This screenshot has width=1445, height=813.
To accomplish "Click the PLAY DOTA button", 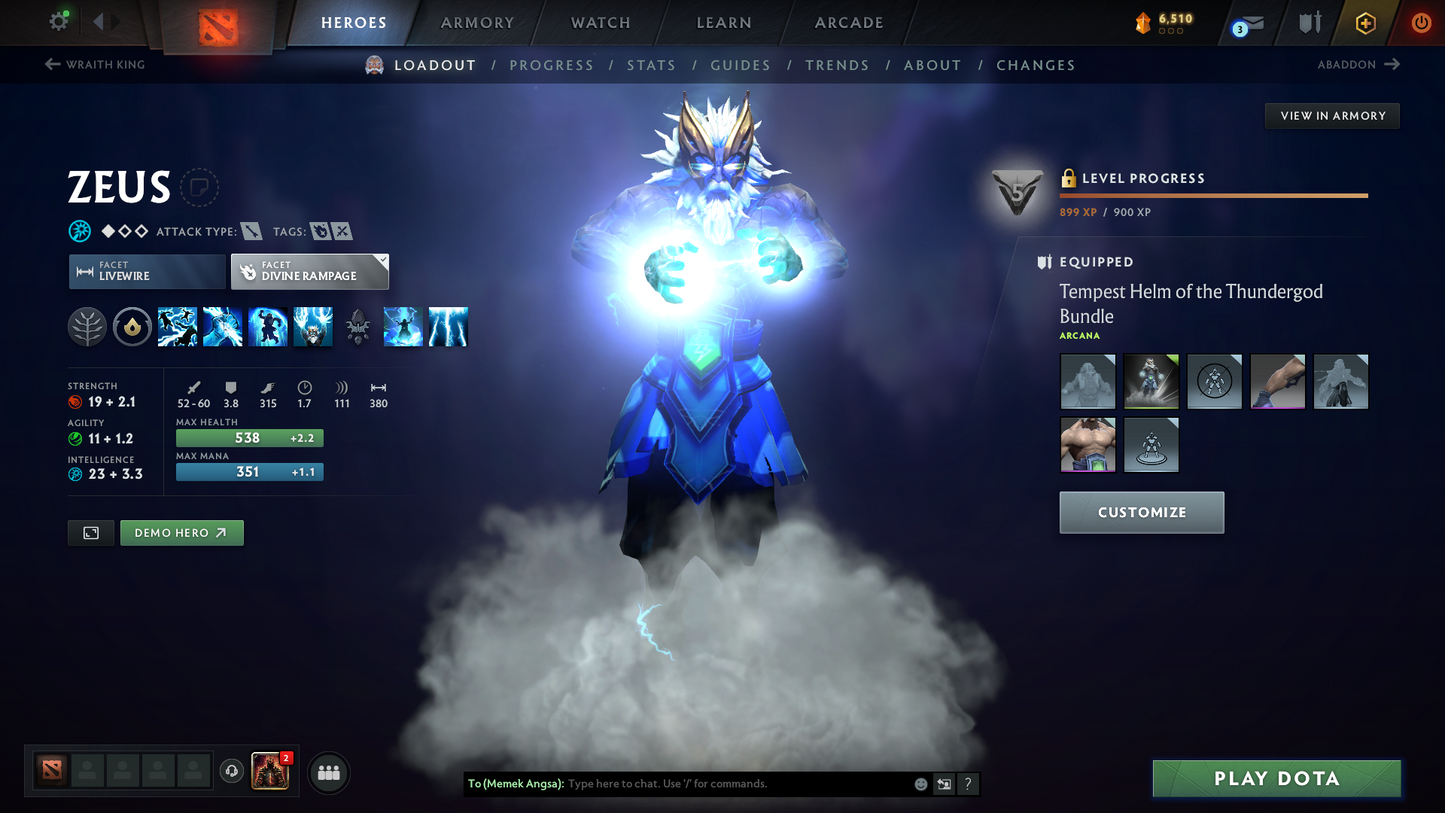I will pos(1276,778).
